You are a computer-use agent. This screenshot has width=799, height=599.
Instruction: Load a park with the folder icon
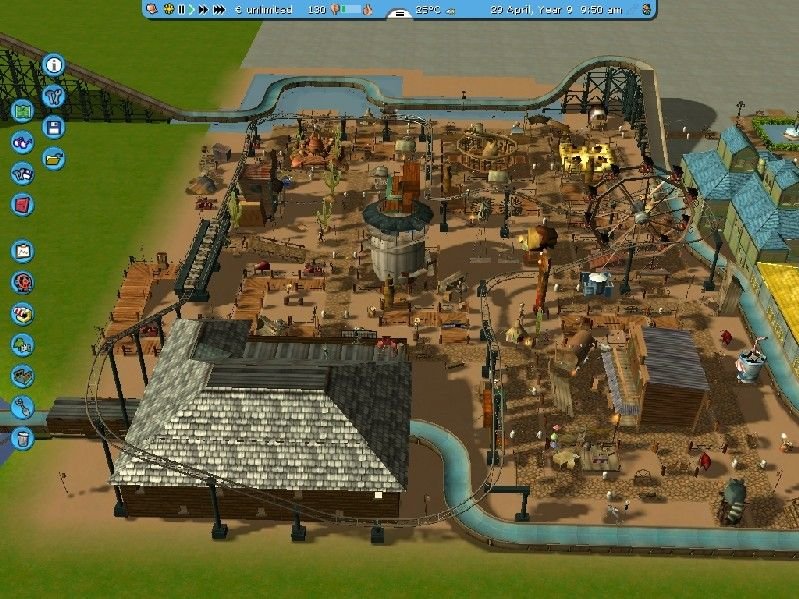click(54, 158)
